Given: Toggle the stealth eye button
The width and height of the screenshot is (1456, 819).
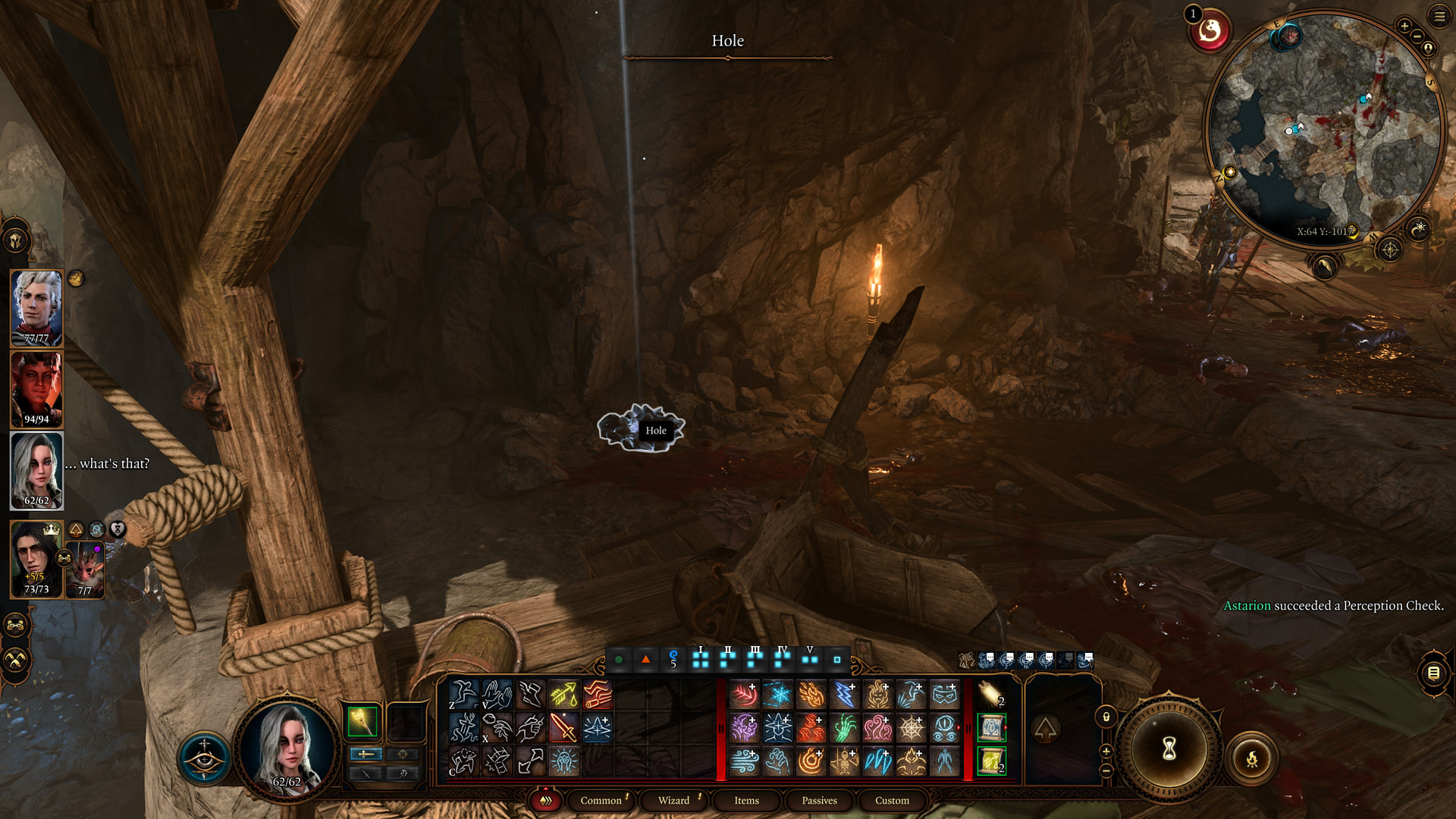Looking at the screenshot, I should click(x=204, y=758).
